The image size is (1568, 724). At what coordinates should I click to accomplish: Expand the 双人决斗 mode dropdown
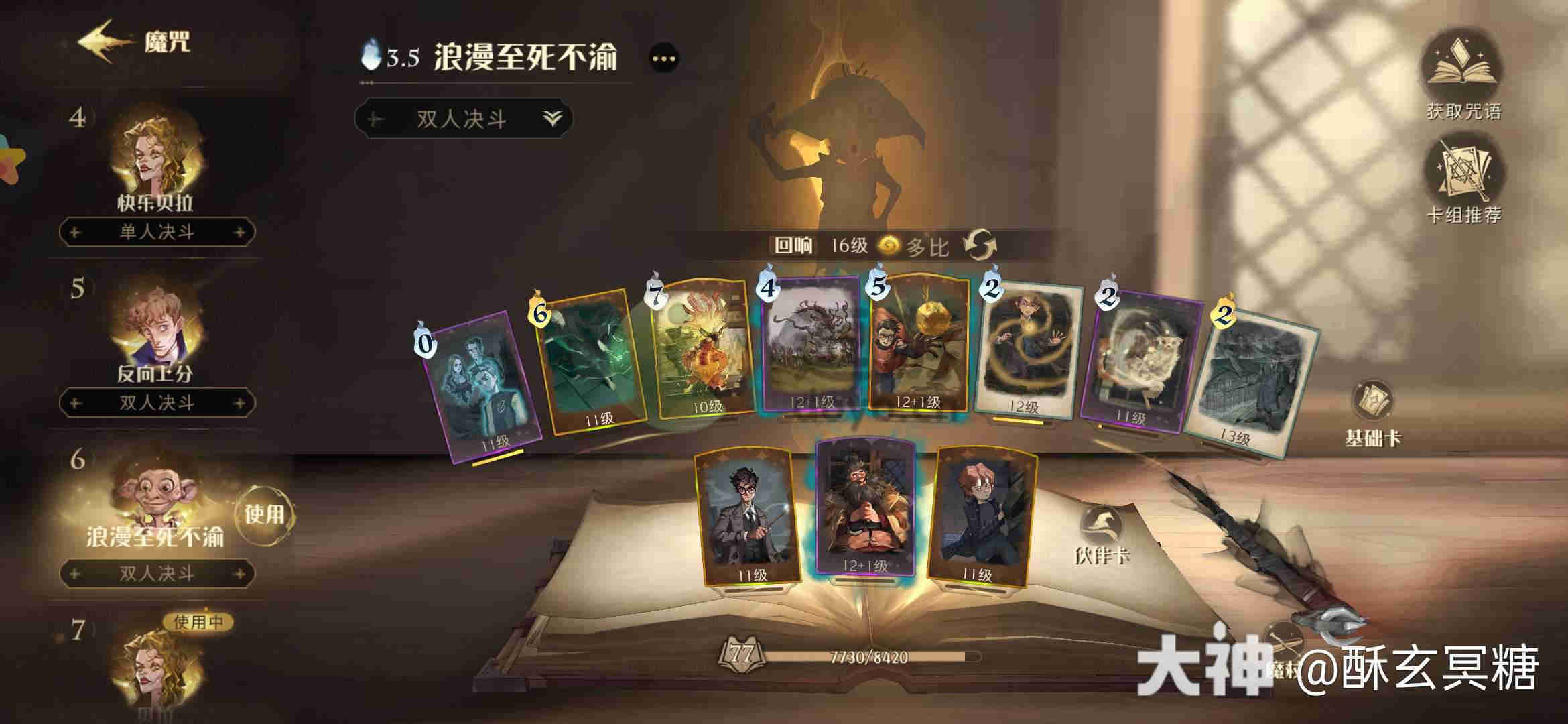(x=551, y=117)
